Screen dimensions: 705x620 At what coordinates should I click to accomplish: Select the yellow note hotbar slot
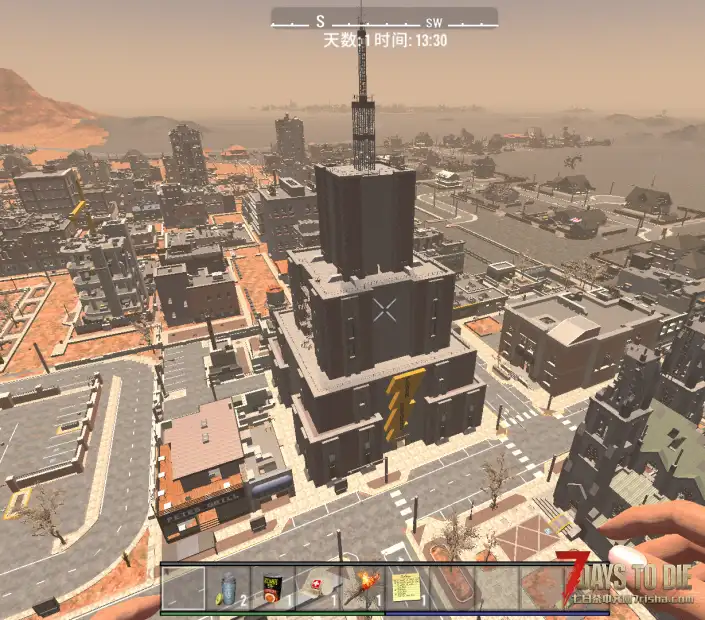pyautogui.click(x=406, y=587)
